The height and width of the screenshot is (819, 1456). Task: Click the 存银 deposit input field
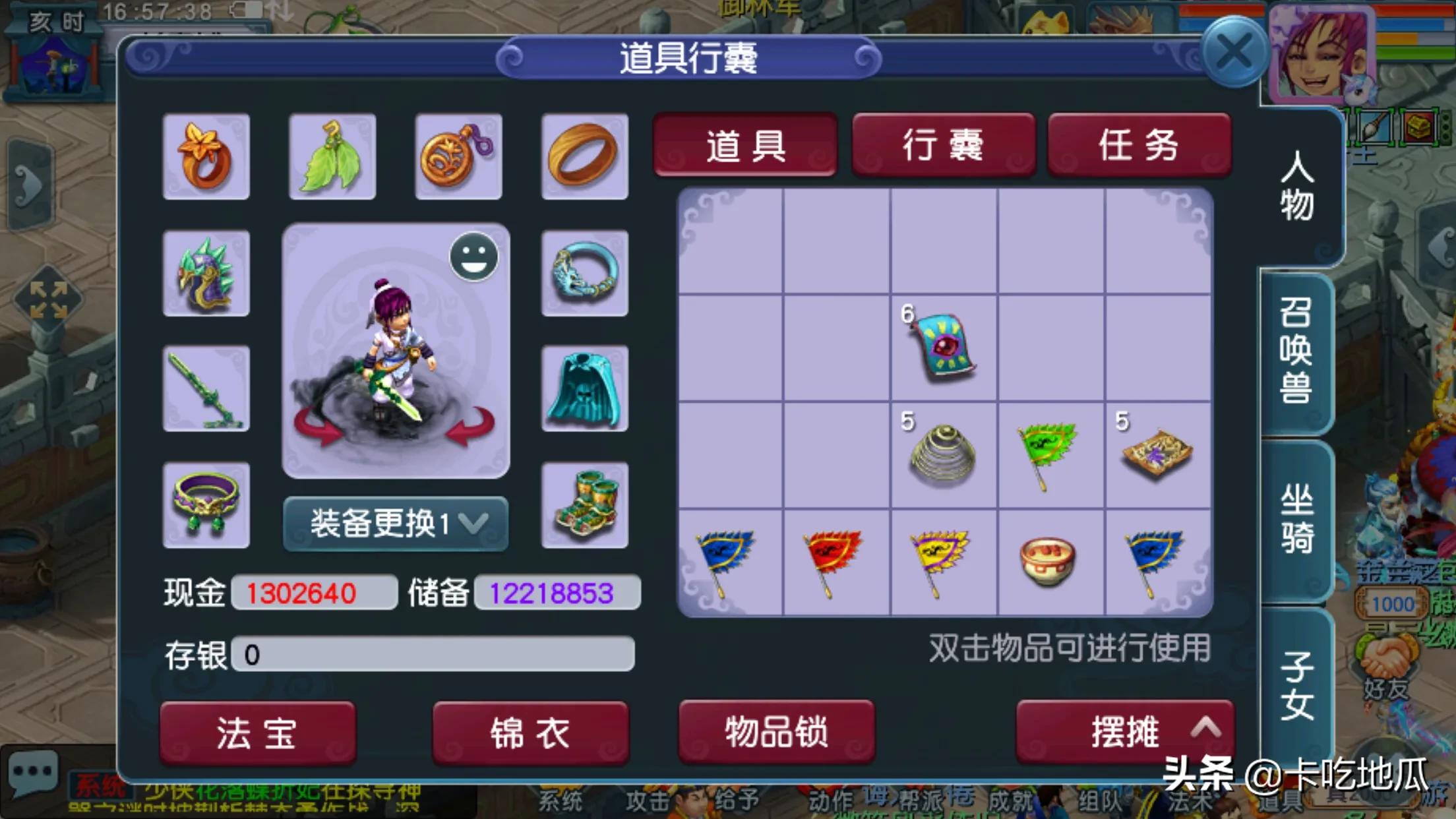[x=435, y=655]
